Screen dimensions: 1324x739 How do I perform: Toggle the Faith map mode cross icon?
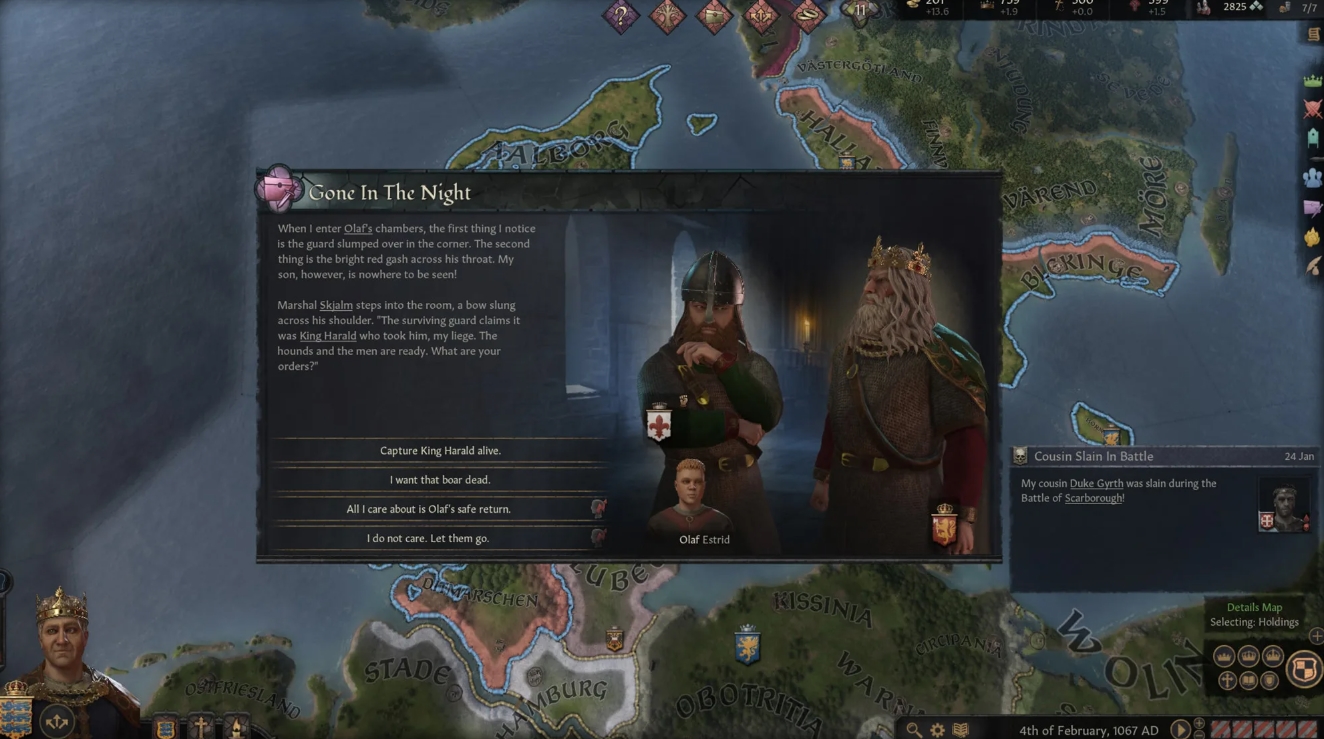[1227, 679]
